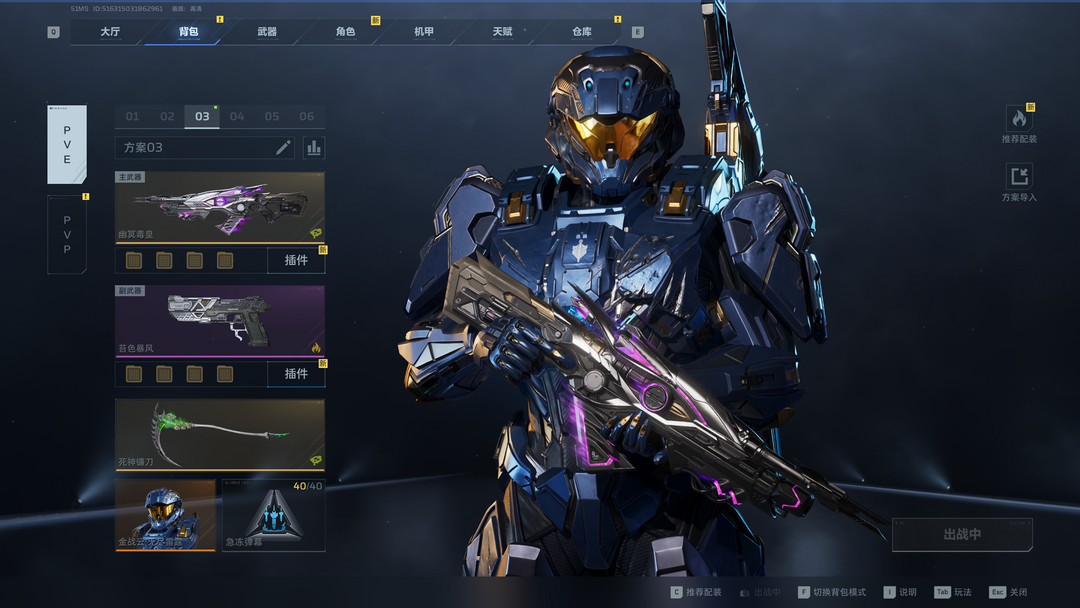Select the PVE loadout mode
The height and width of the screenshot is (608, 1080).
point(67,145)
